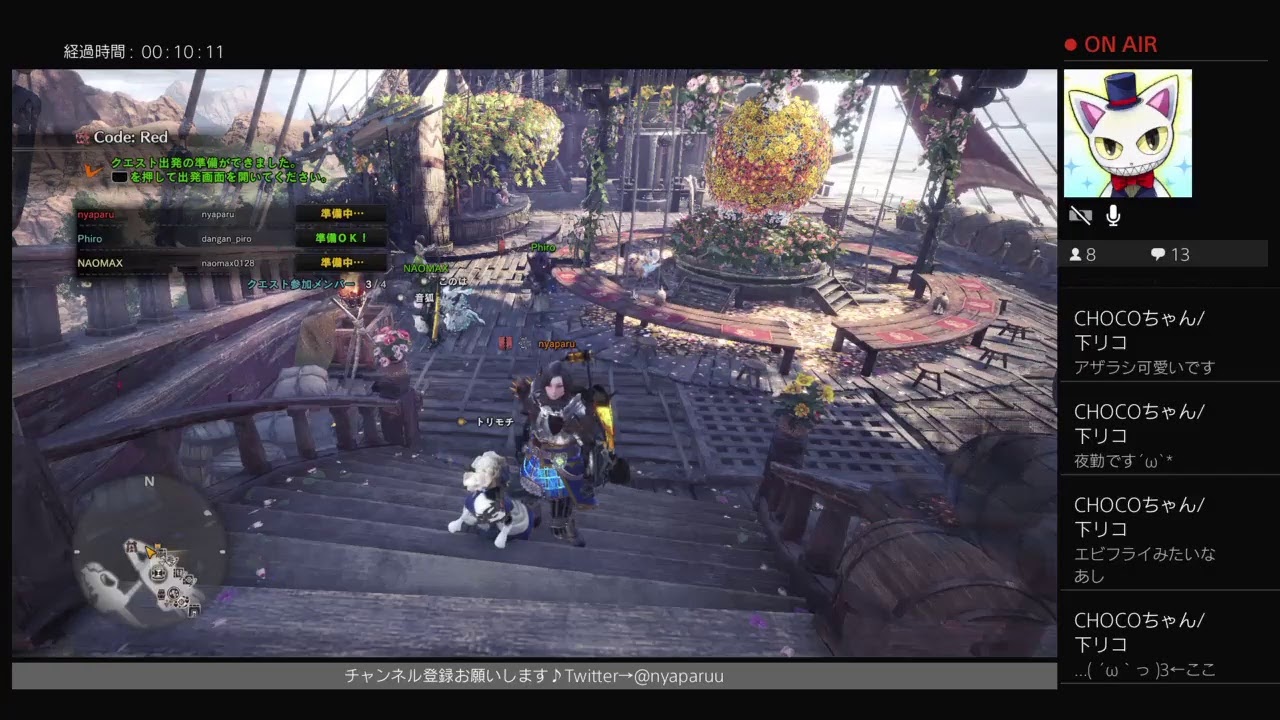The image size is (1280, 720).
Task: Mute the broadcast microphone icon
Action: tap(1111, 213)
